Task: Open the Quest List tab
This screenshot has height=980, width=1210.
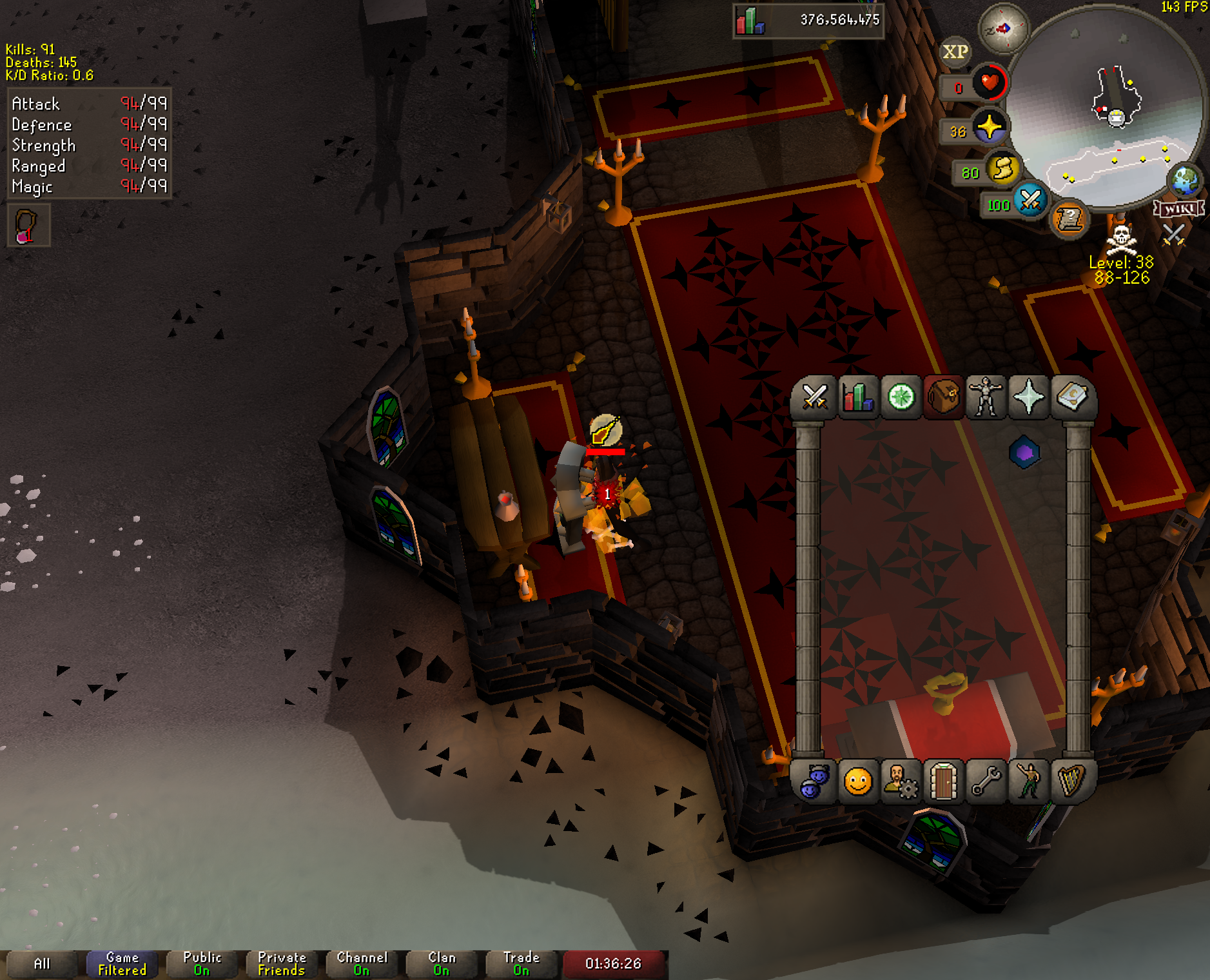Action: tap(901, 397)
